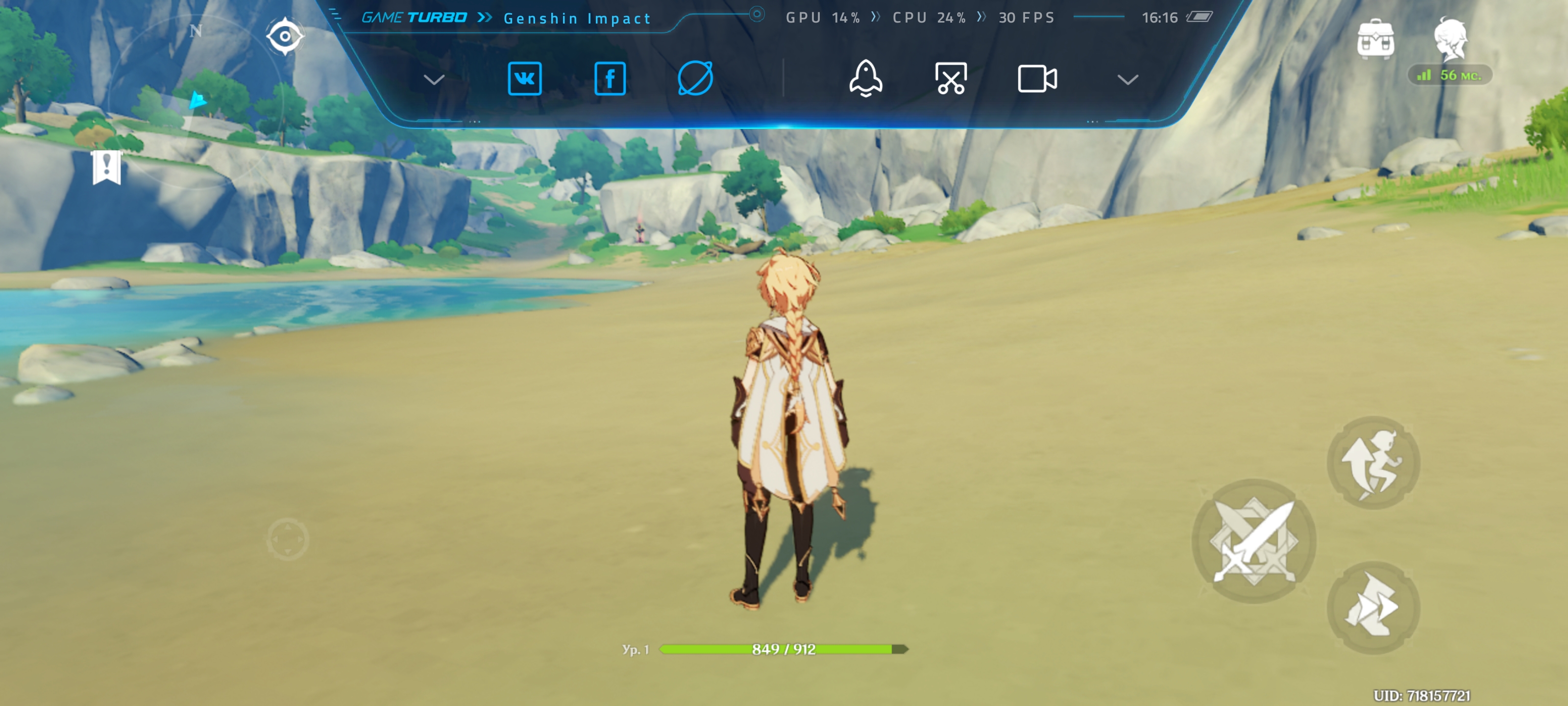Screen dimensions: 1568x706
Task: Take a screenshot with the scissors icon
Action: pyautogui.click(x=951, y=78)
